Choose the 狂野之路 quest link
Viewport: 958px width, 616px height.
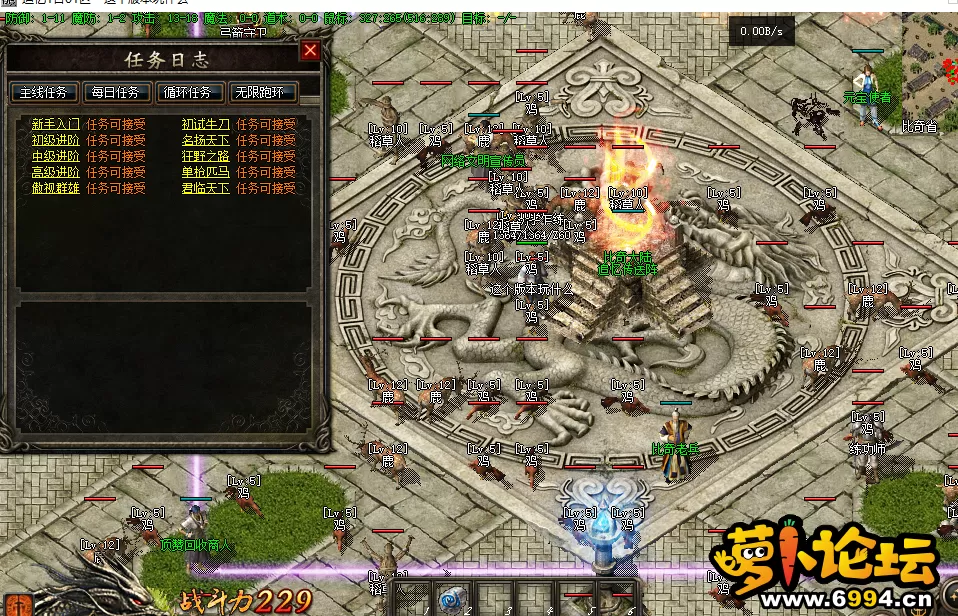pyautogui.click(x=205, y=157)
